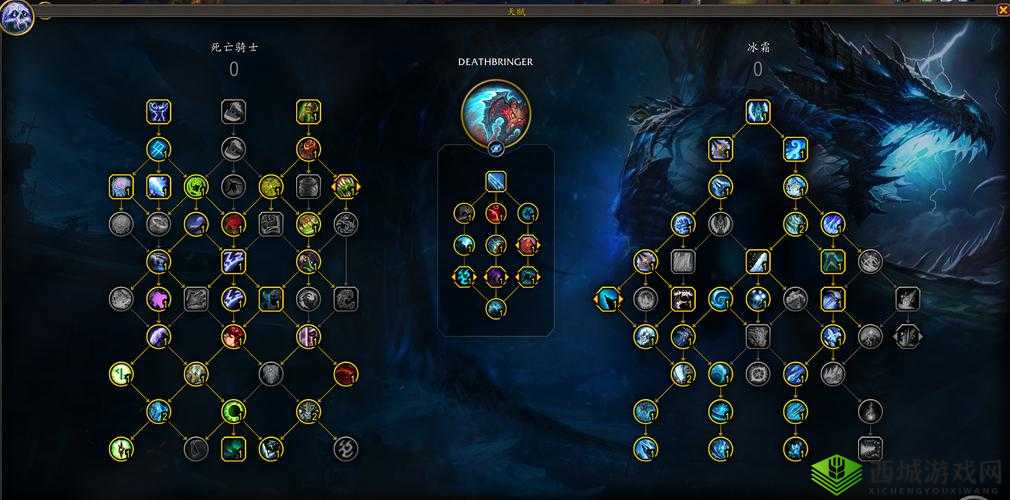This screenshot has height=500, width=1010.
Task: Click the round character portrait in the window corner
Action: (17, 16)
